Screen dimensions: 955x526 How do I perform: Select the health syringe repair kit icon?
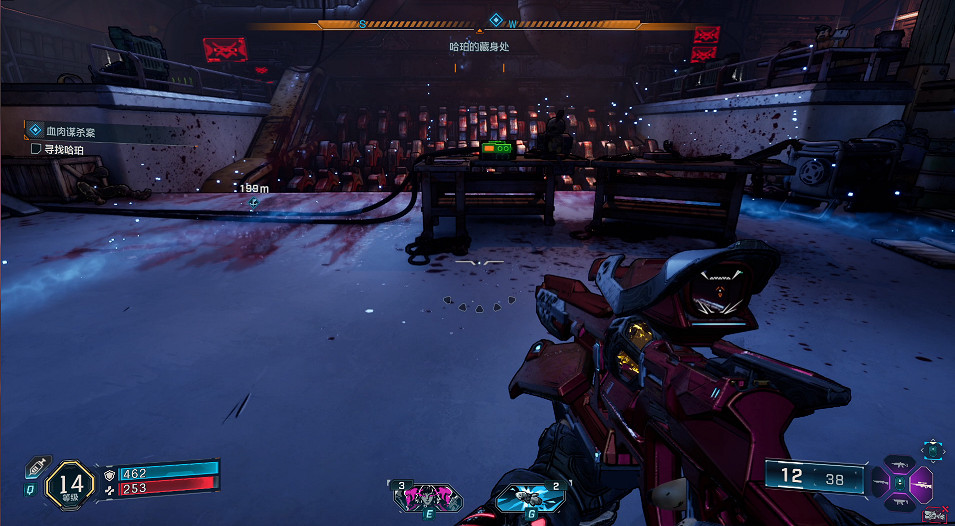coord(37,468)
